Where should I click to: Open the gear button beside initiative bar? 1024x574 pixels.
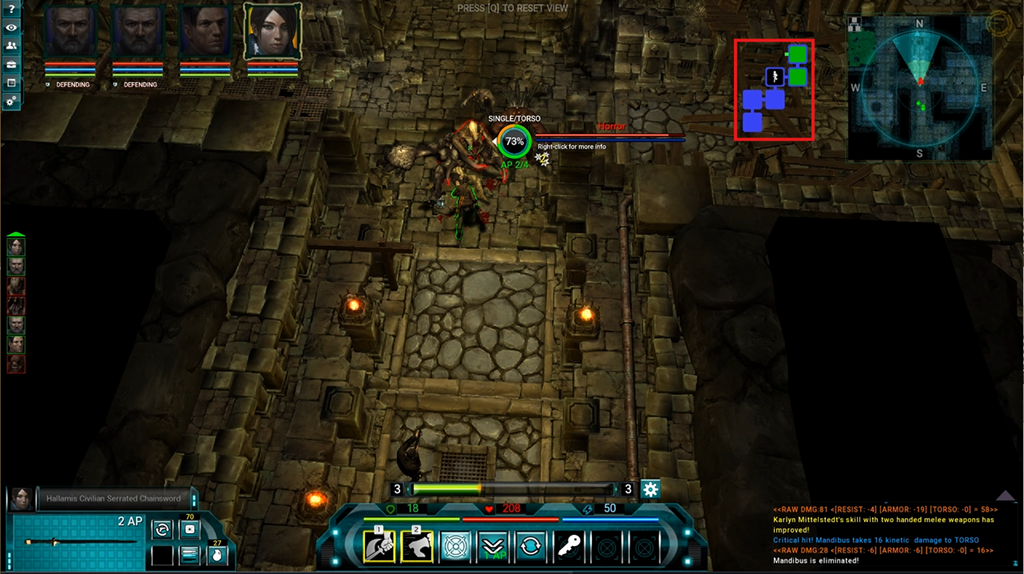651,489
